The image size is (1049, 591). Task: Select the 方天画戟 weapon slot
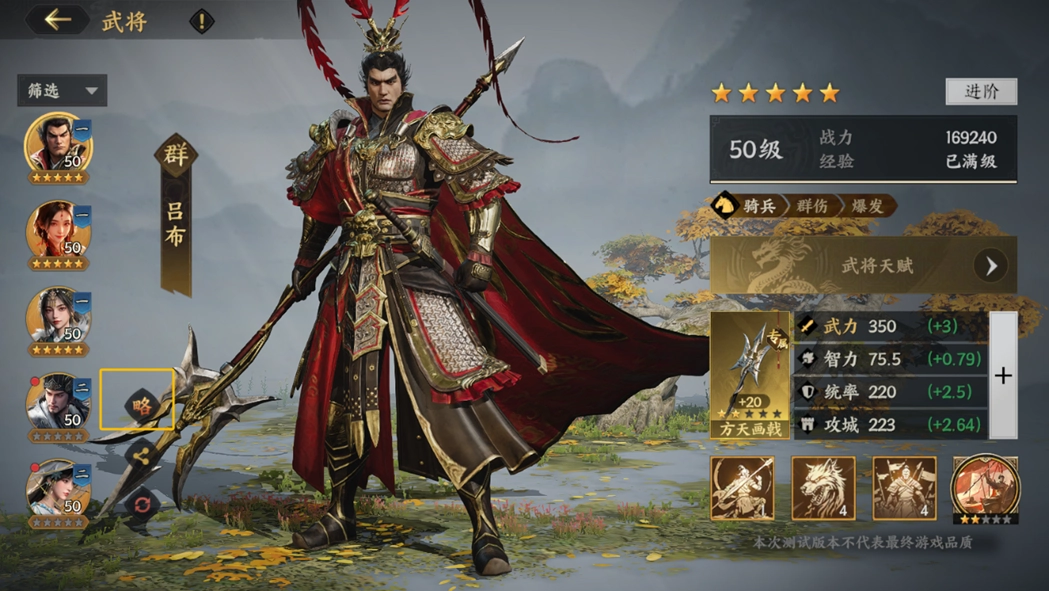coord(750,375)
